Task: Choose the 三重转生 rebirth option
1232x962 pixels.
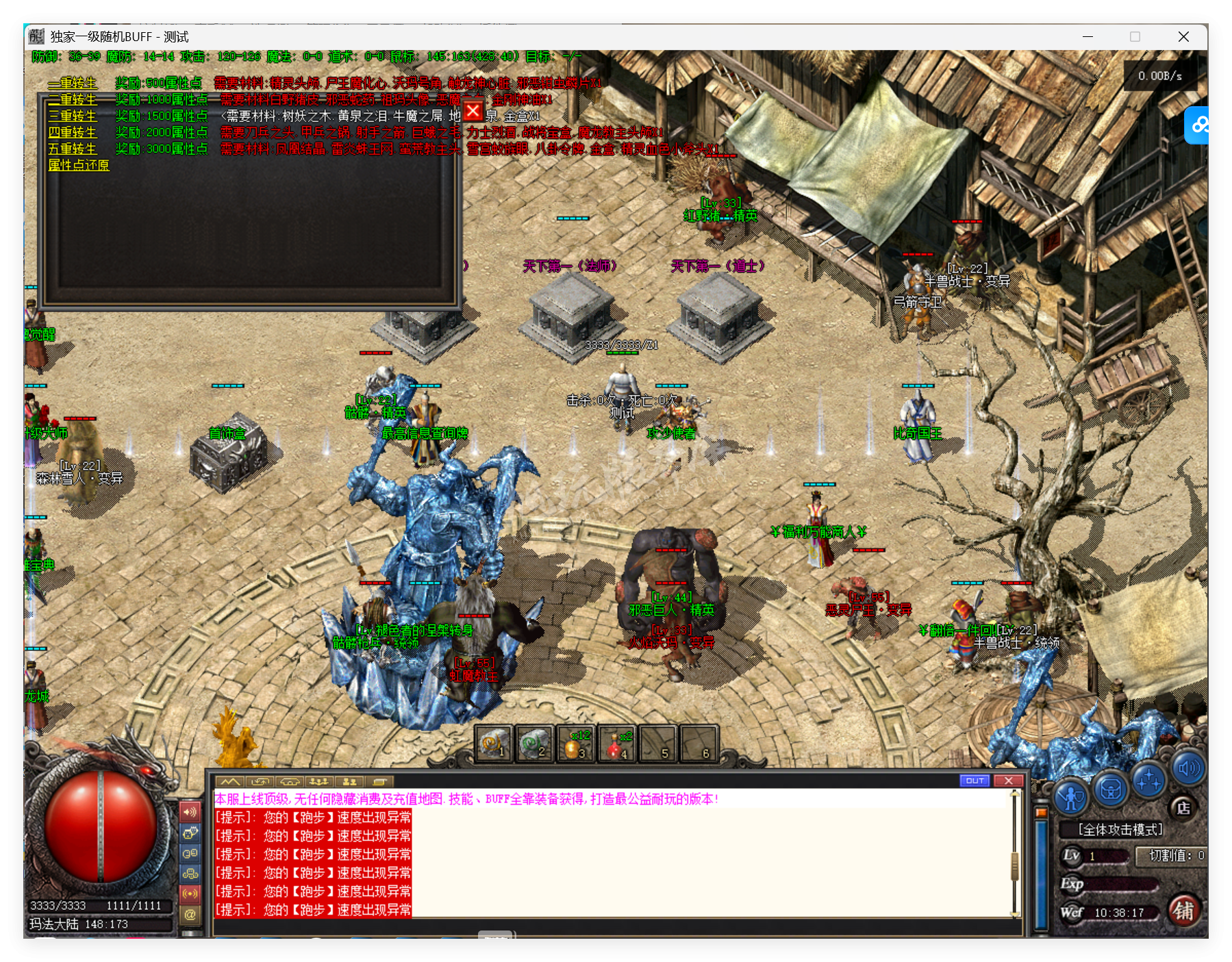Action: coord(73,116)
